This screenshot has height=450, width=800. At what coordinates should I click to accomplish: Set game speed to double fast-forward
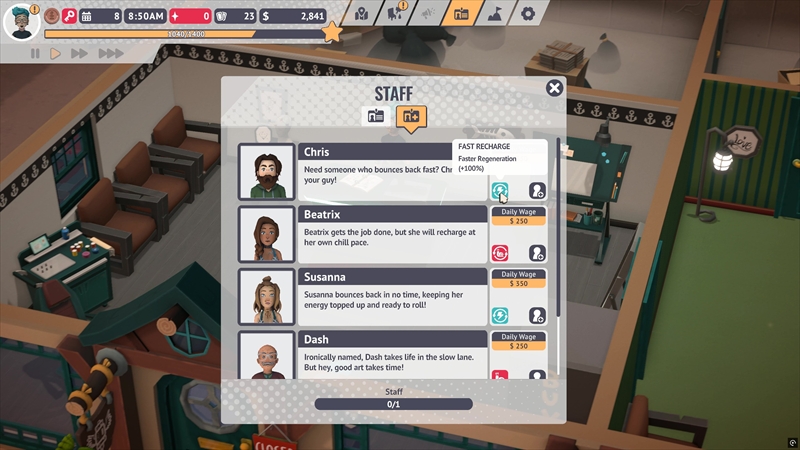click(x=80, y=53)
